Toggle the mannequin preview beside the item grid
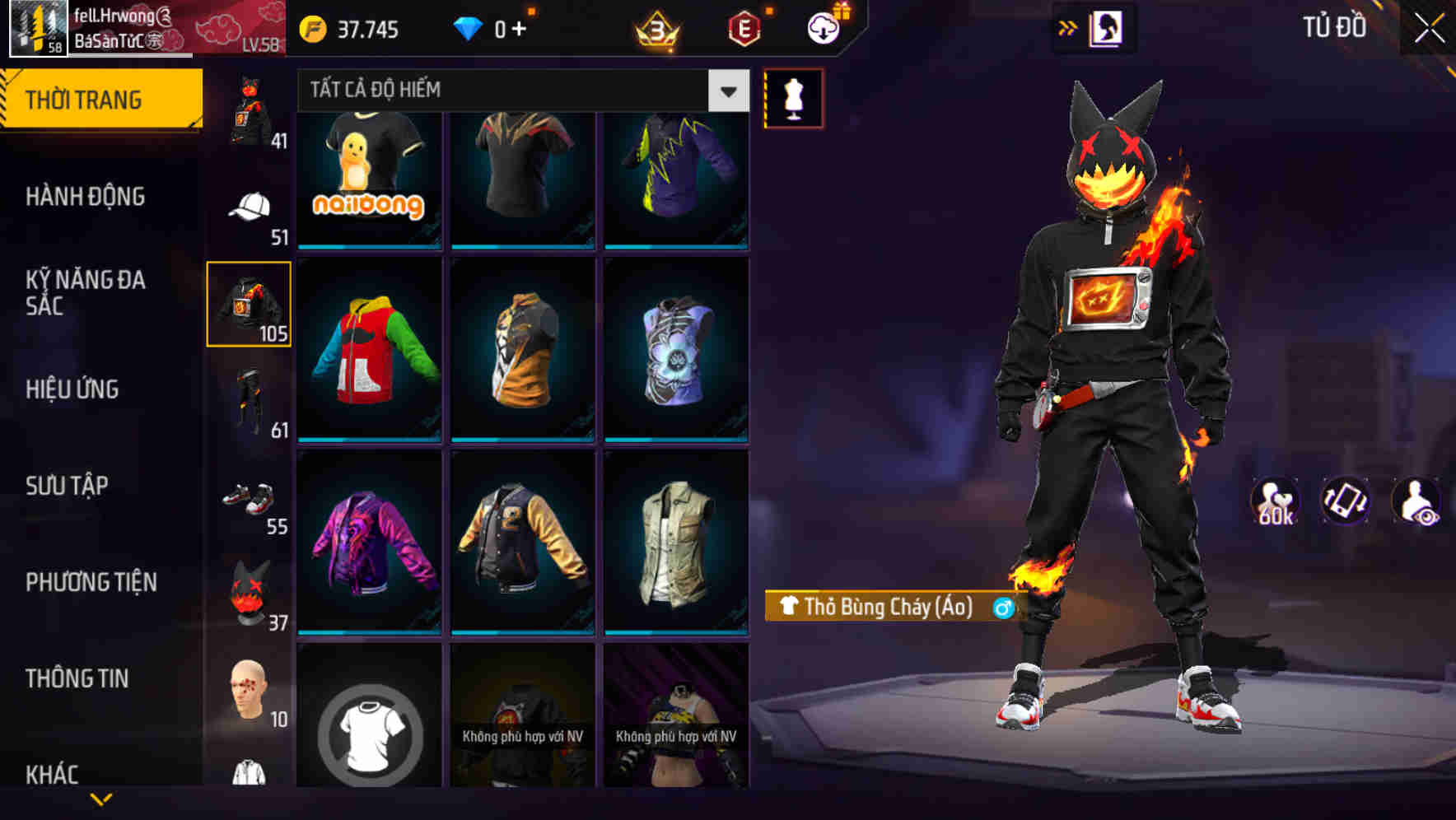Image resolution: width=1456 pixels, height=820 pixels. pyautogui.click(x=795, y=98)
